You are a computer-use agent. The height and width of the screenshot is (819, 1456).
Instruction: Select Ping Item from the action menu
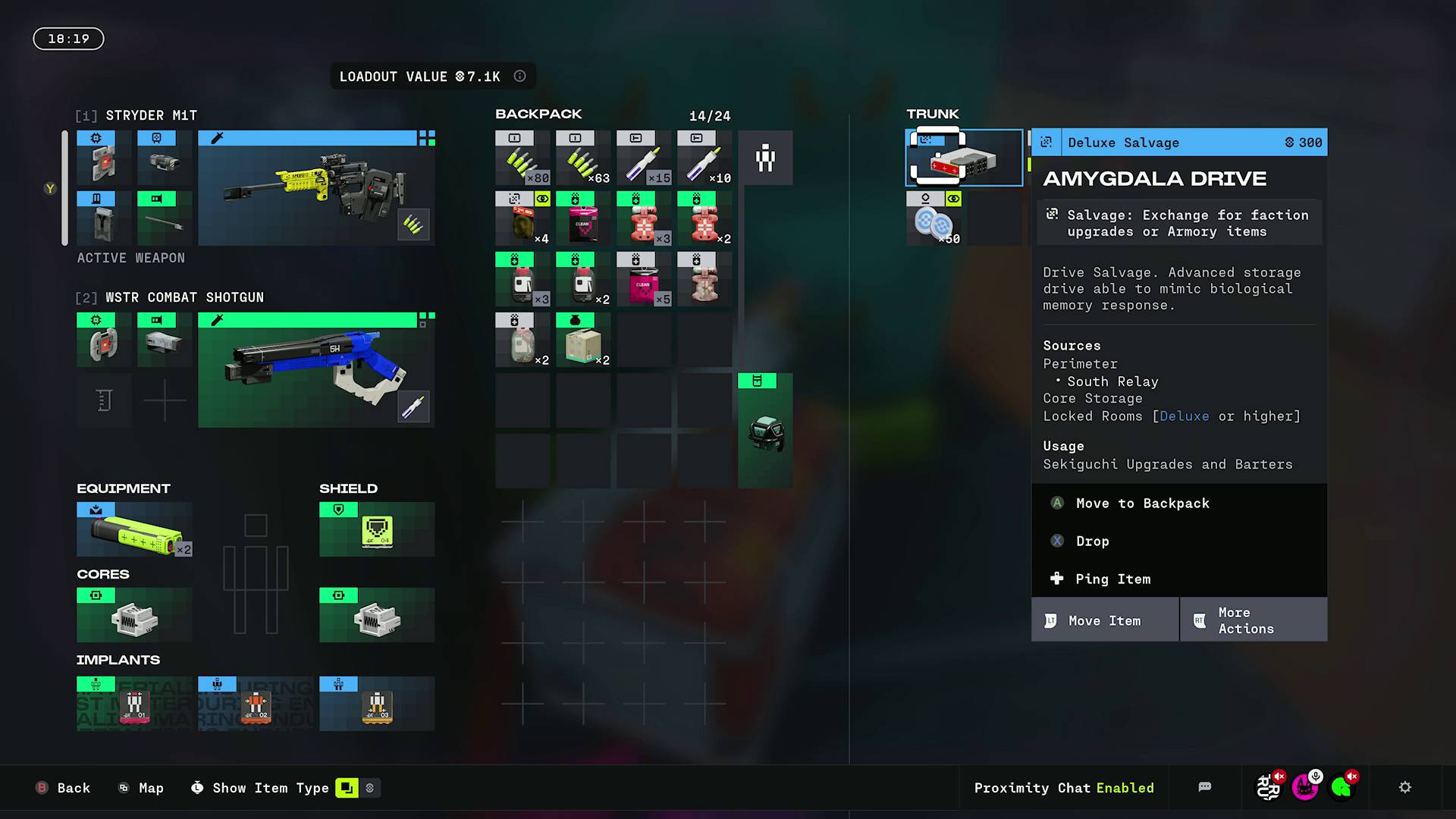tap(1112, 579)
